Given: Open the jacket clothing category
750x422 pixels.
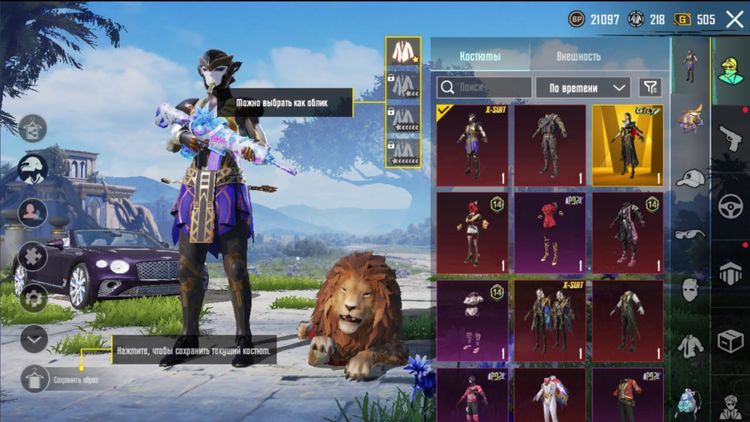Looking at the screenshot, I should click(690, 345).
